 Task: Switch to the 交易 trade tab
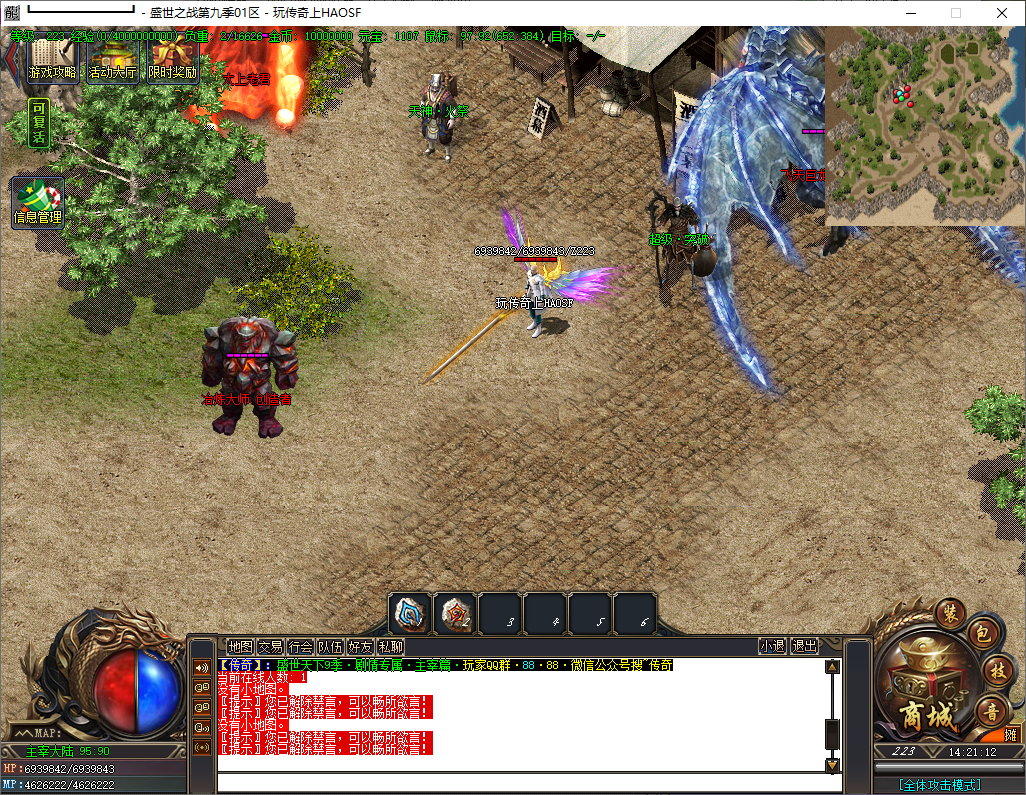click(270, 647)
